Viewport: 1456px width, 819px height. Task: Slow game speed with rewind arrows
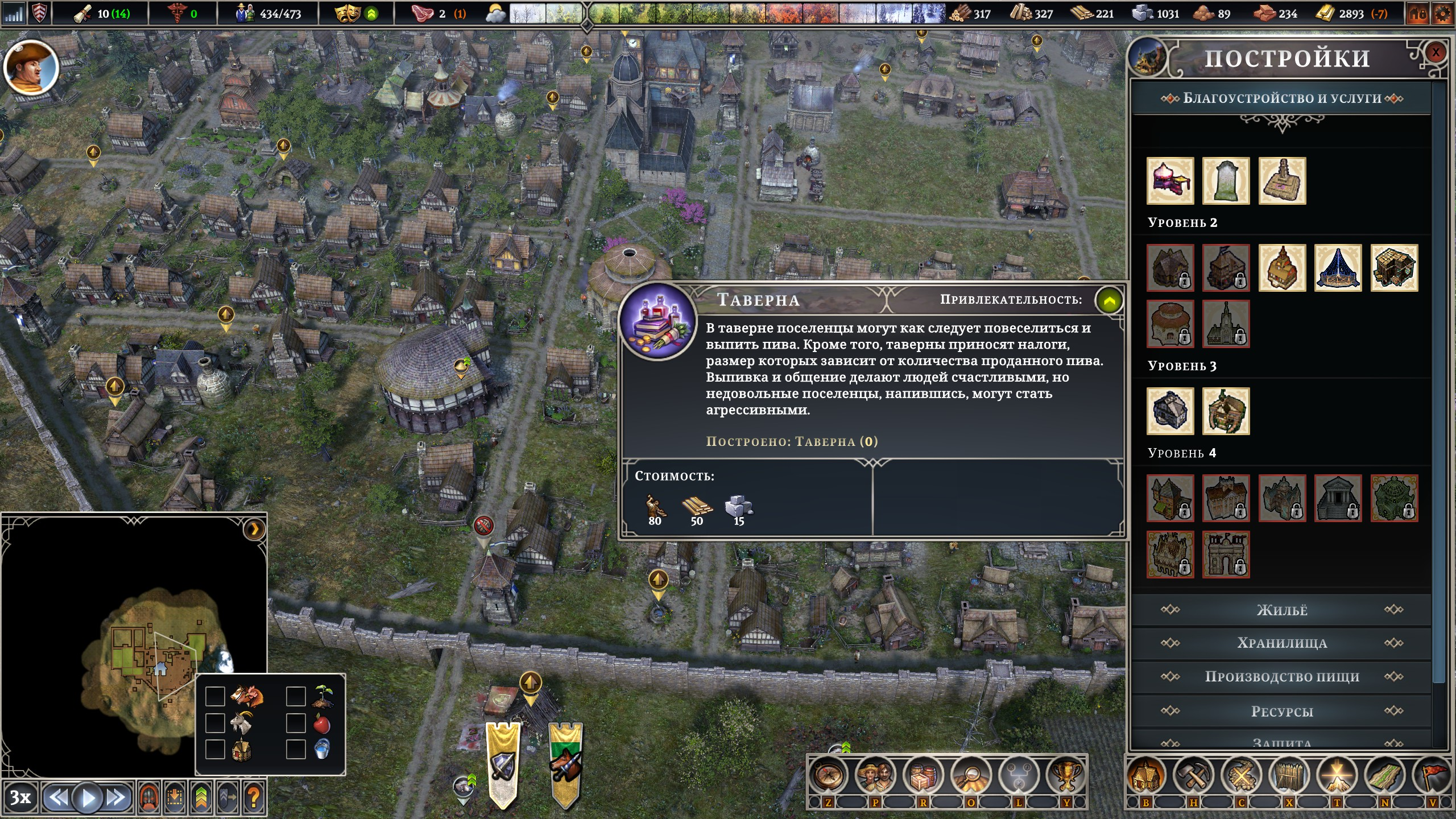click(58, 798)
